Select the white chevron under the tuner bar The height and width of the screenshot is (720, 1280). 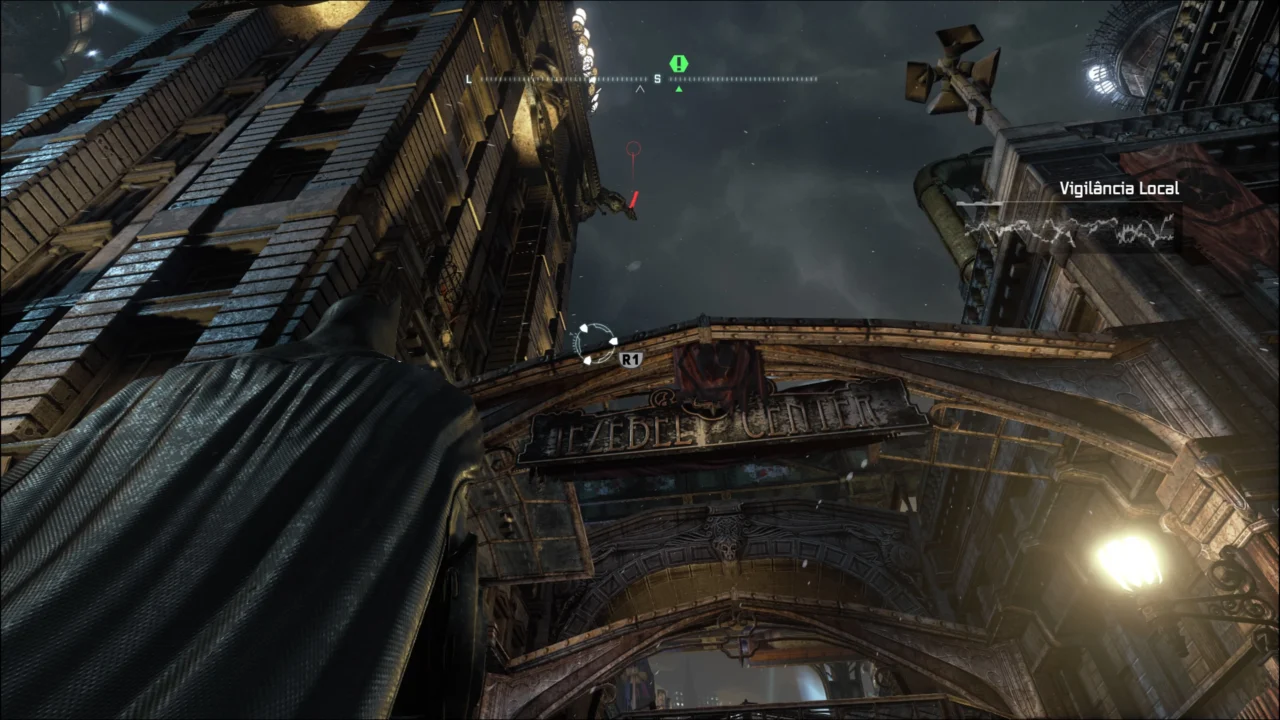coord(640,87)
